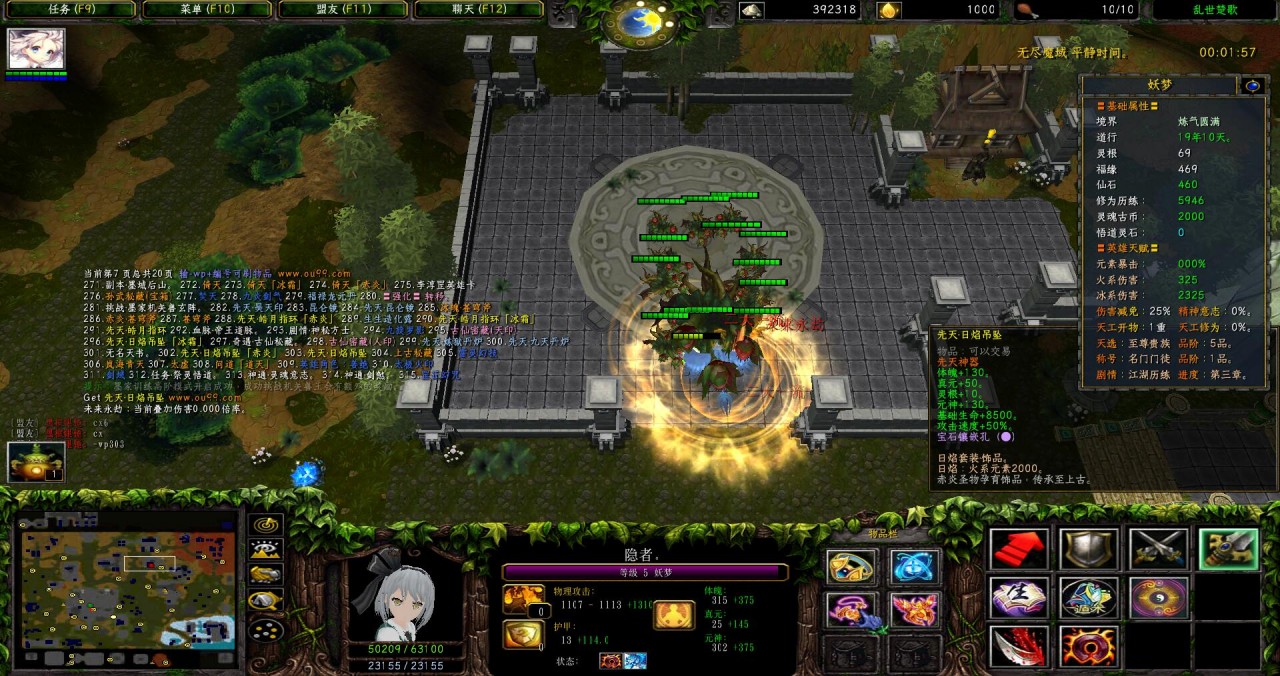Open the 菜单 (F10) main menu
1280x676 pixels.
pos(206,10)
